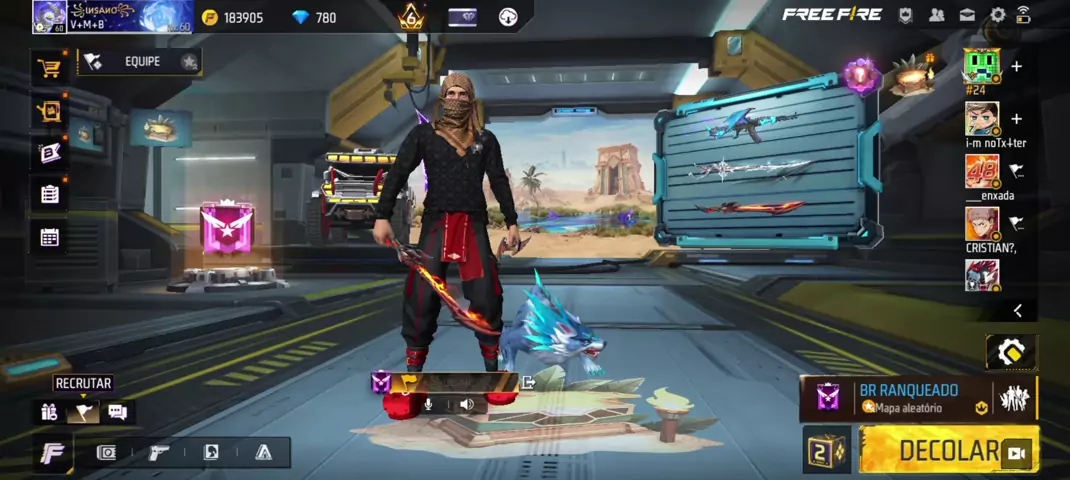Open the weapons pistol tab
Image resolution: width=1070 pixels, height=480 pixels.
tap(159, 453)
